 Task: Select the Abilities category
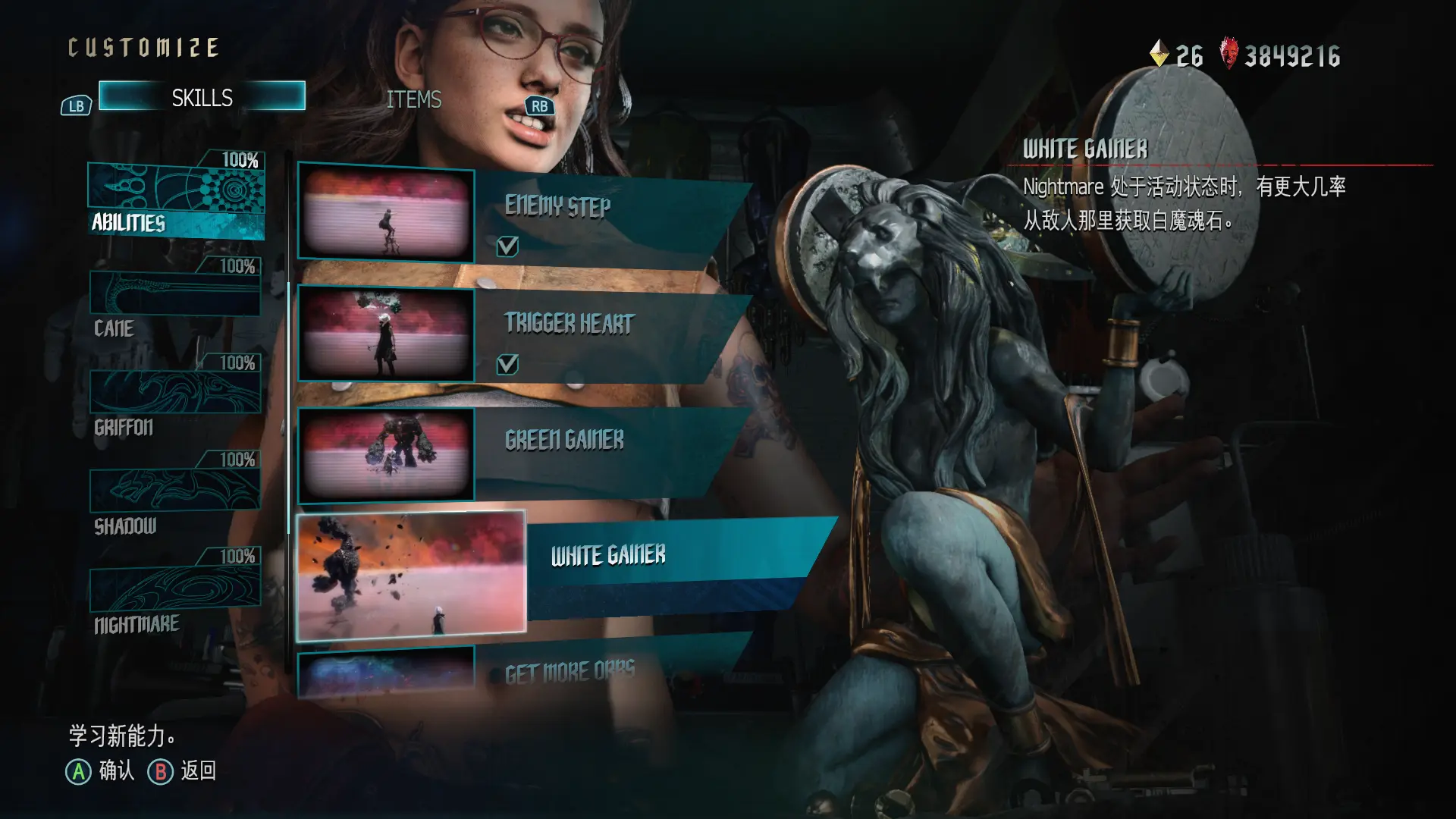pyautogui.click(x=176, y=199)
